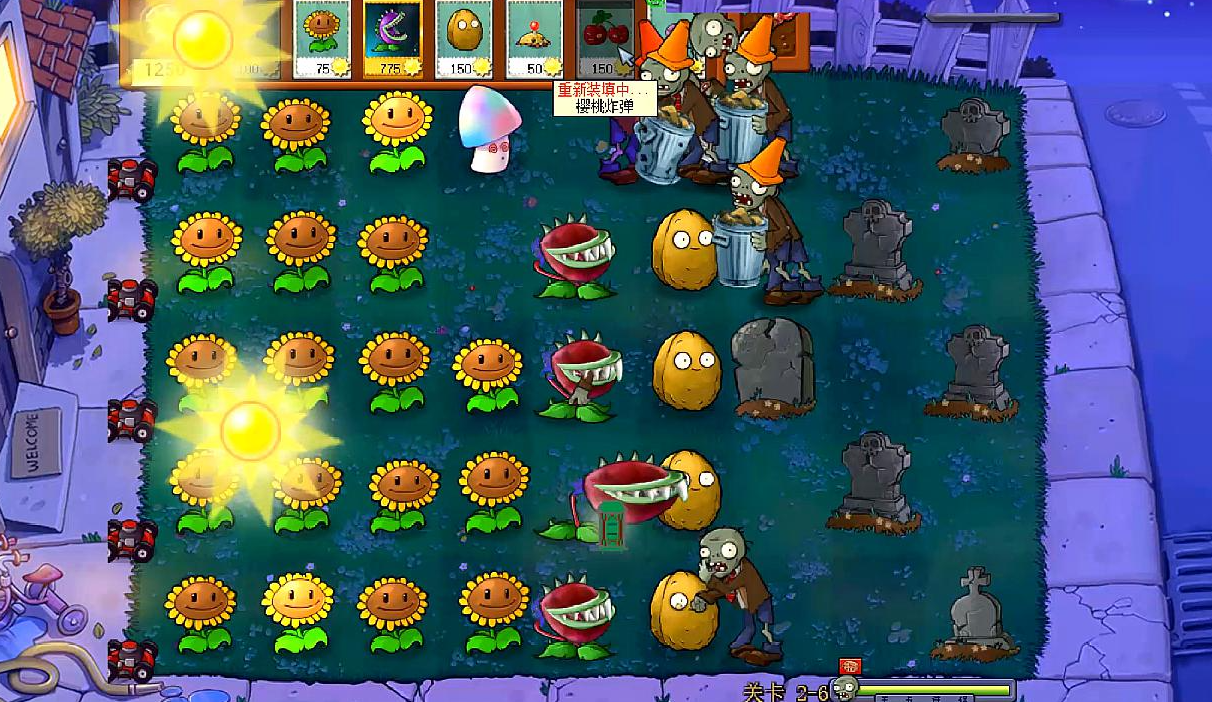Pick the Wall-nut seed packet
The width and height of the screenshot is (1212, 702).
[462, 39]
